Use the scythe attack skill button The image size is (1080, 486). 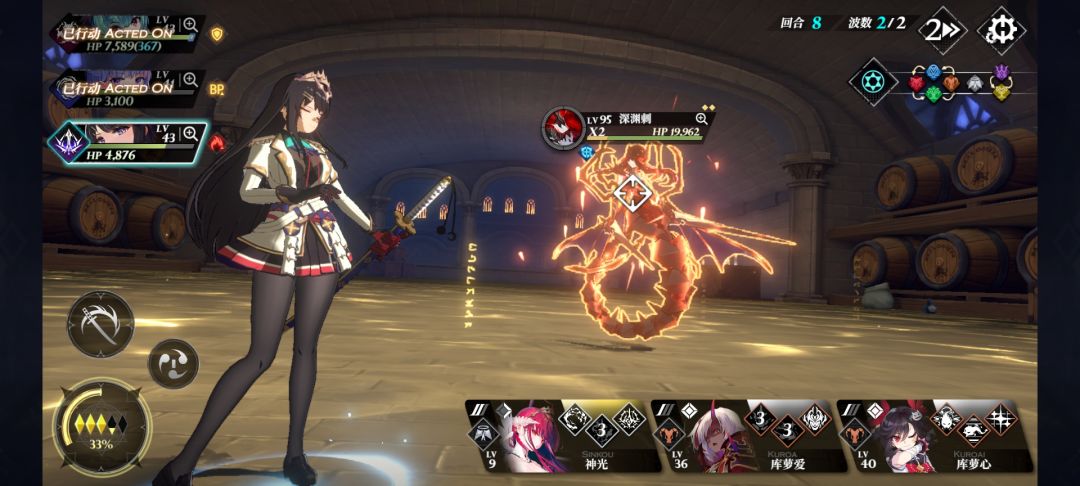tap(101, 324)
